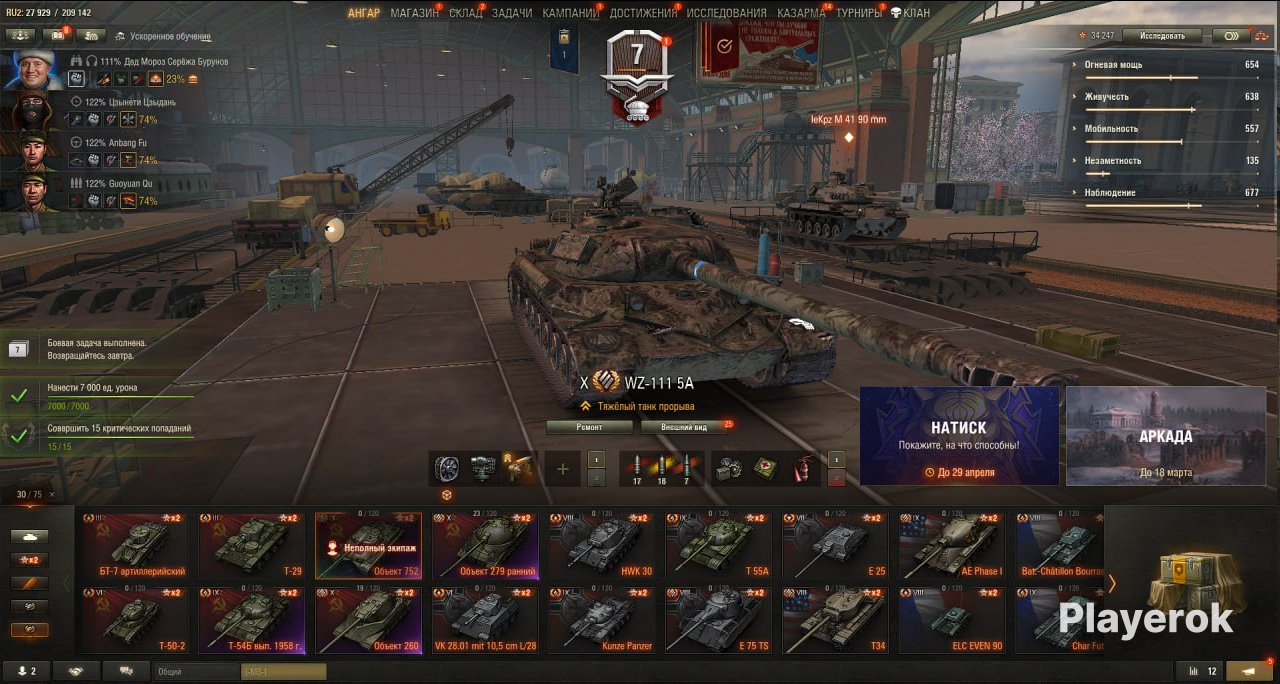The width and height of the screenshot is (1280, 684).
Task: Open Внешний вид customization
Action: click(x=687, y=427)
